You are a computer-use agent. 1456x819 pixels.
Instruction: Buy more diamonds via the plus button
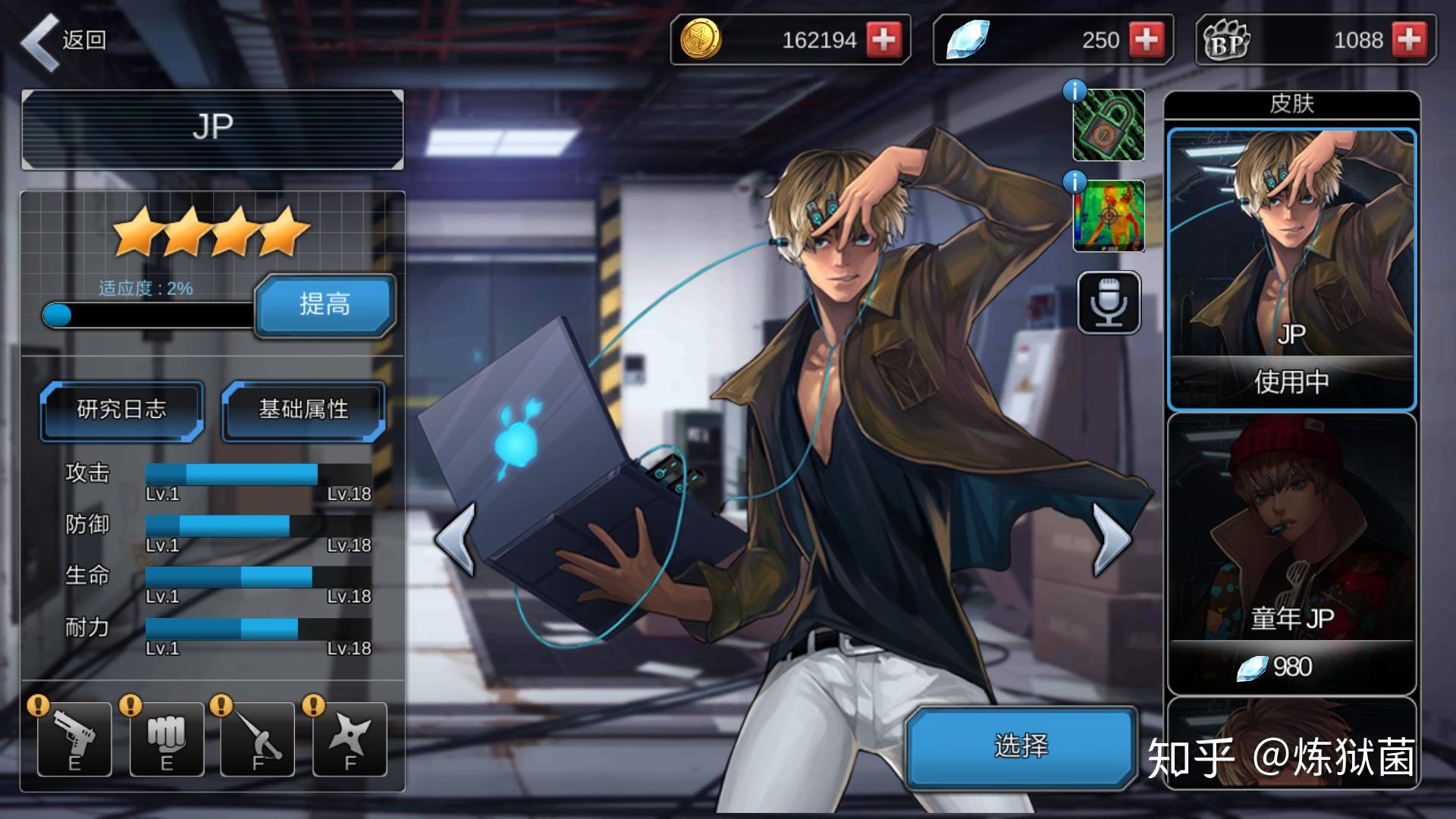(x=1146, y=39)
